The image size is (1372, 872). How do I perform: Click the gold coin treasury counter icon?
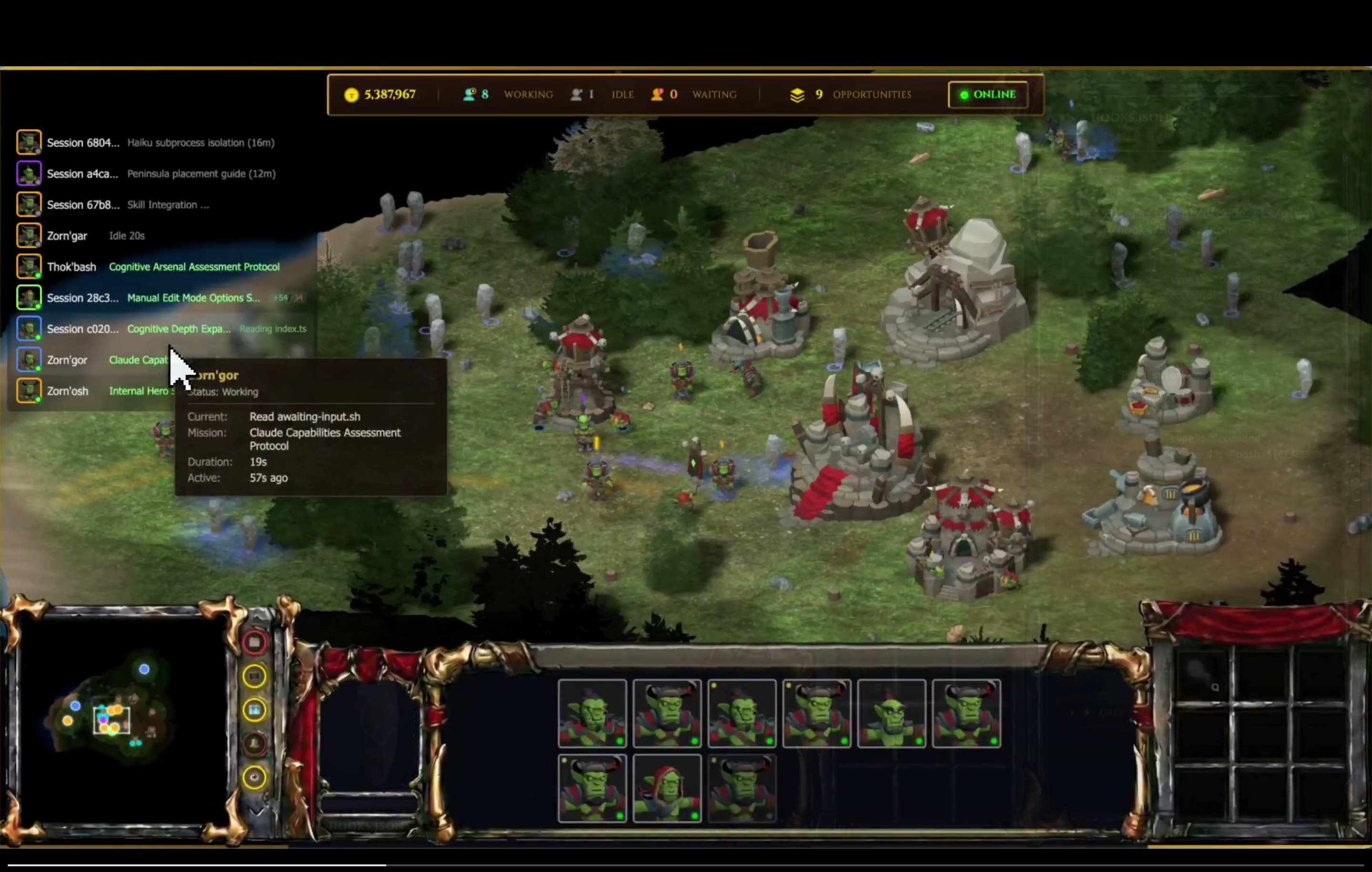[x=351, y=95]
